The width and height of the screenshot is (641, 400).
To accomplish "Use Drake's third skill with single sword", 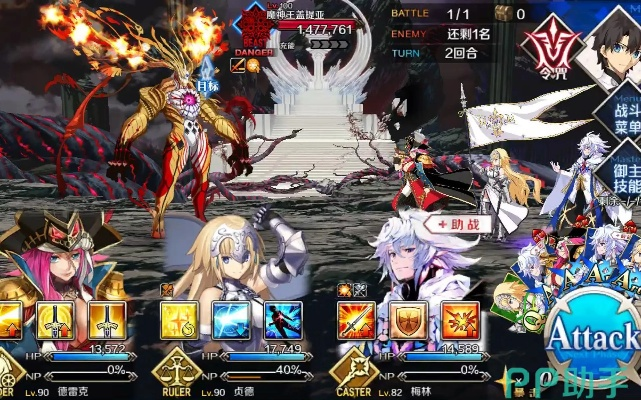I will click(105, 320).
